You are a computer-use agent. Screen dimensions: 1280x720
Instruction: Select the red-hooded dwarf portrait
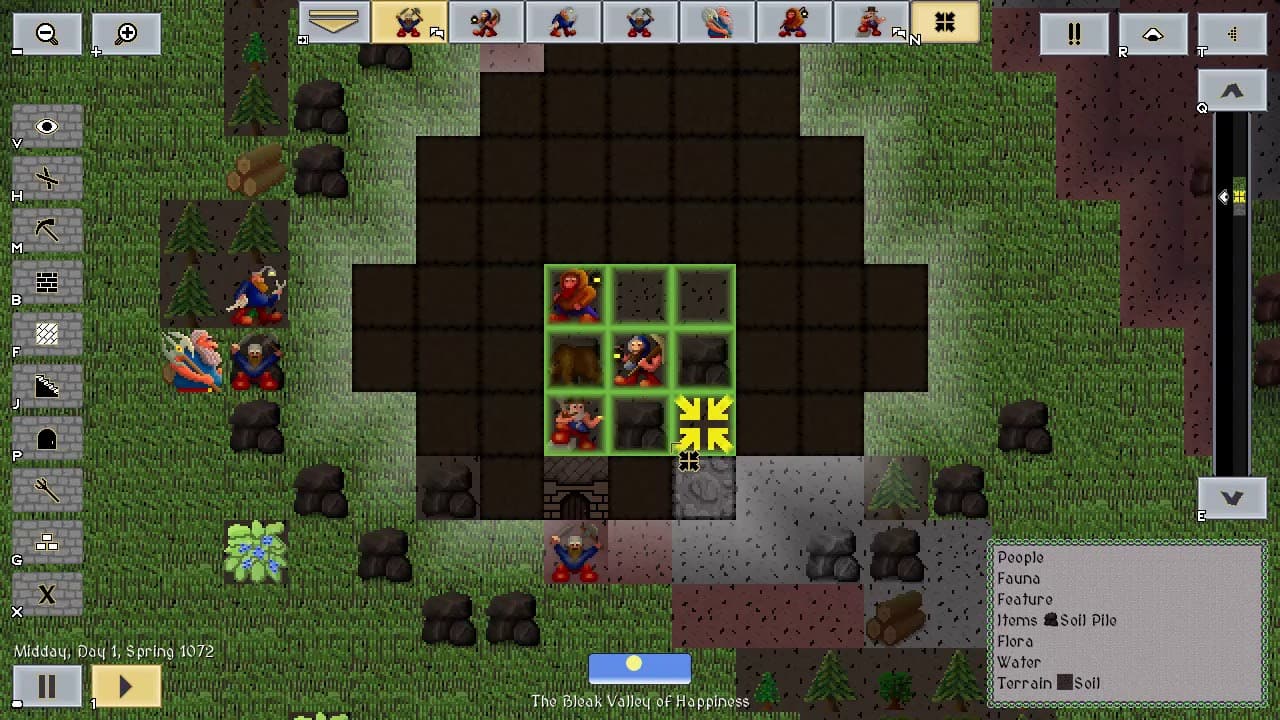click(794, 22)
